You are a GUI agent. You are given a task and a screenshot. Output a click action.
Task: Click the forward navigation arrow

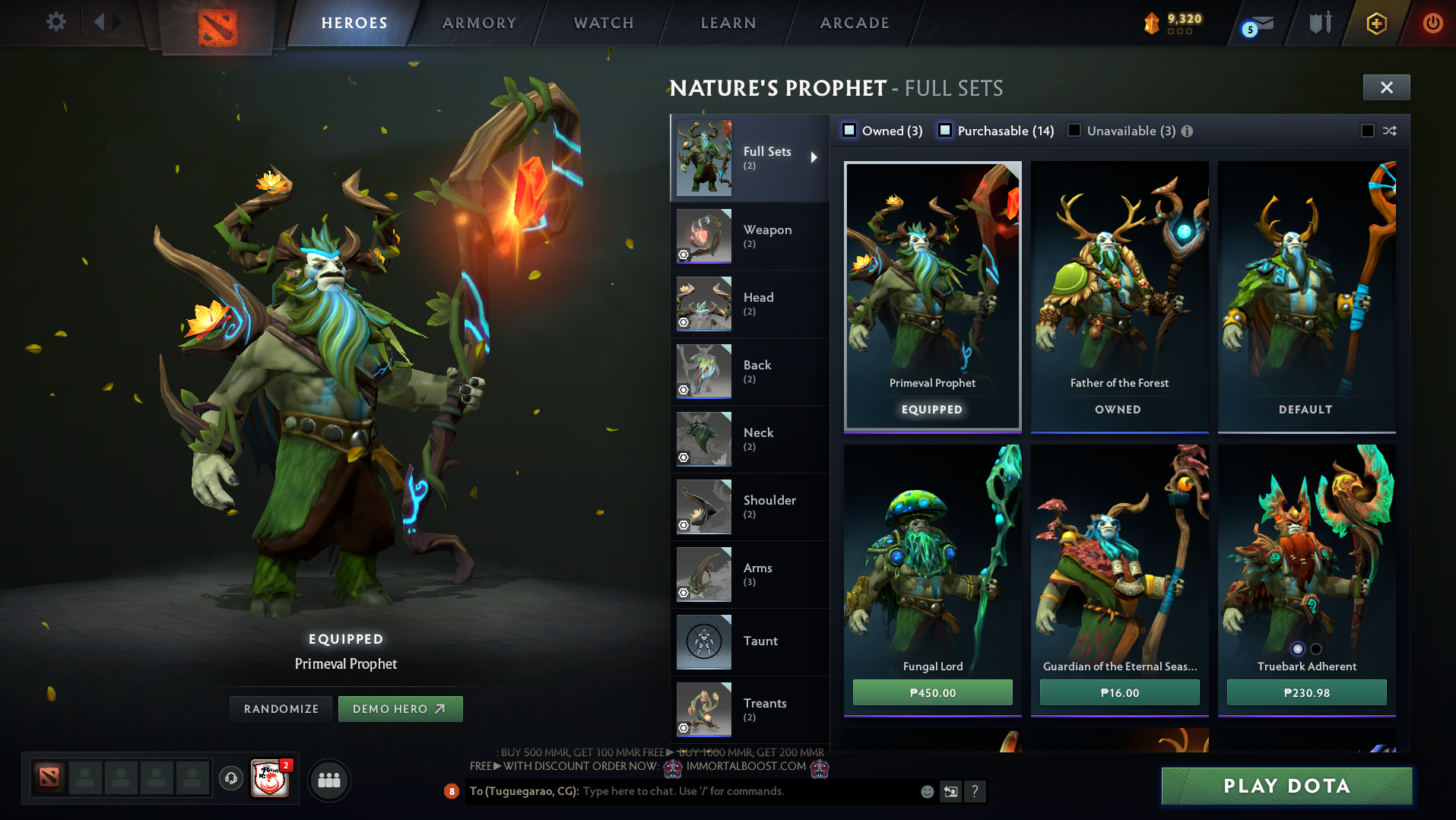click(116, 21)
